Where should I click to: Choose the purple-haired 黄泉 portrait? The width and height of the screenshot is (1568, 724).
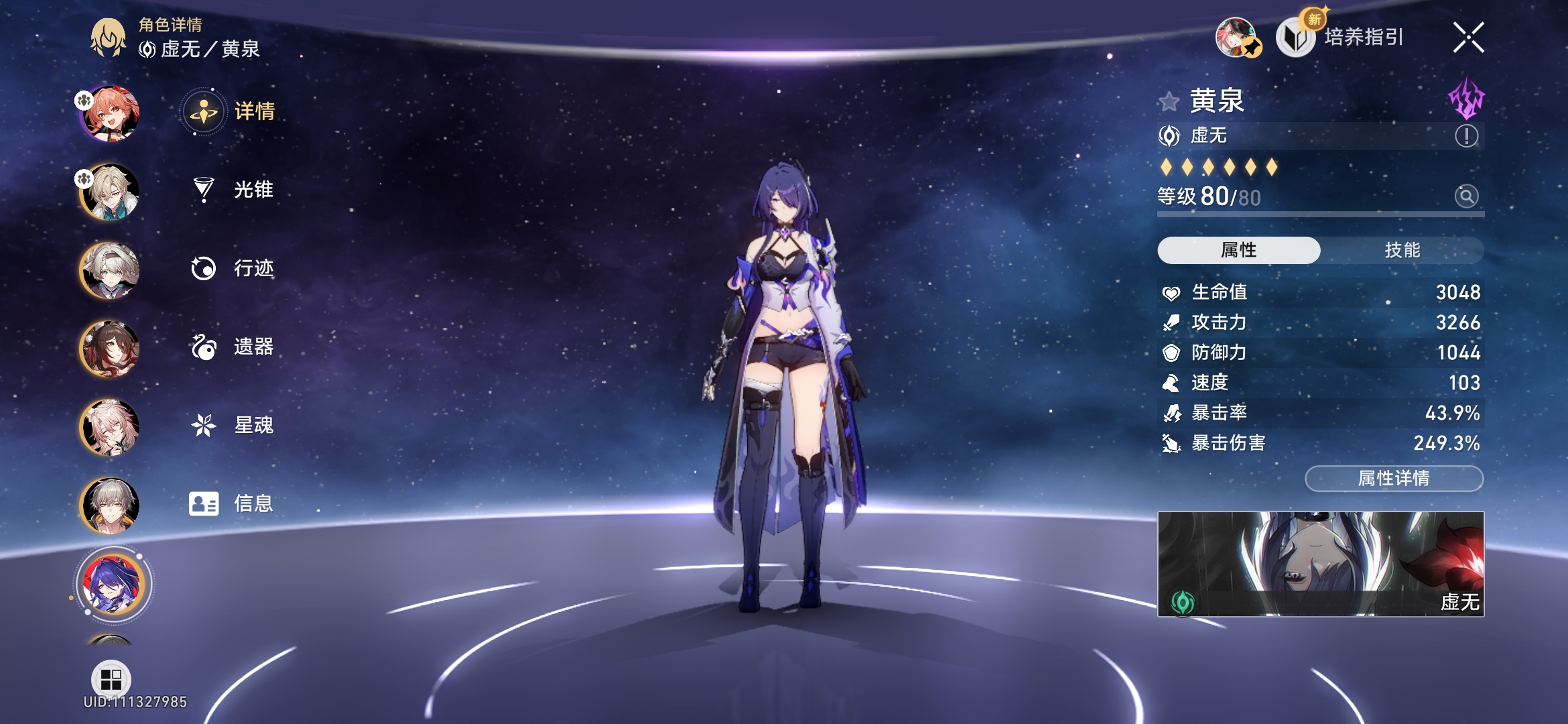coord(112,583)
